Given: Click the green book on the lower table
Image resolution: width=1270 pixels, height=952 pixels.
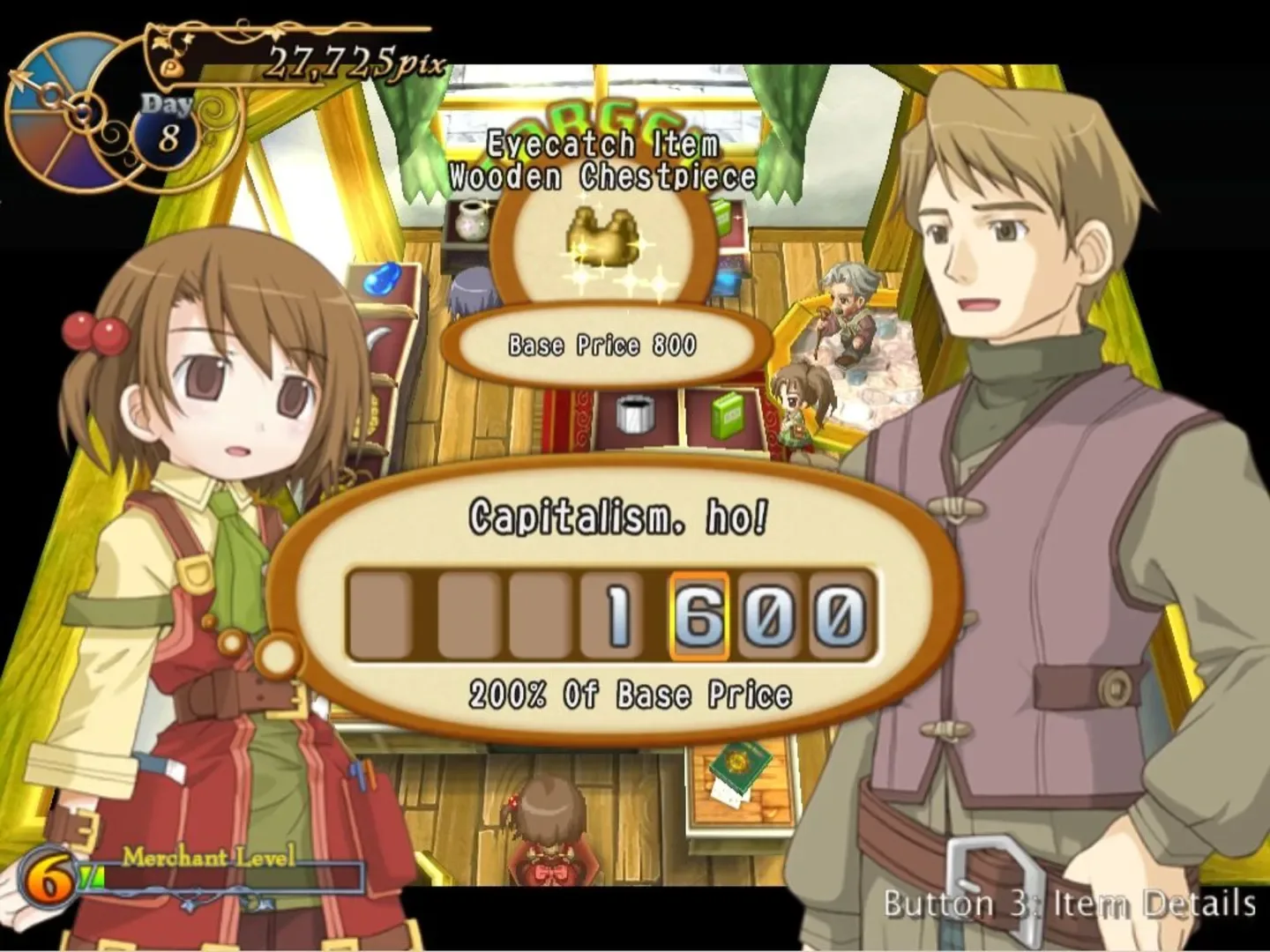Looking at the screenshot, I should point(741,767).
